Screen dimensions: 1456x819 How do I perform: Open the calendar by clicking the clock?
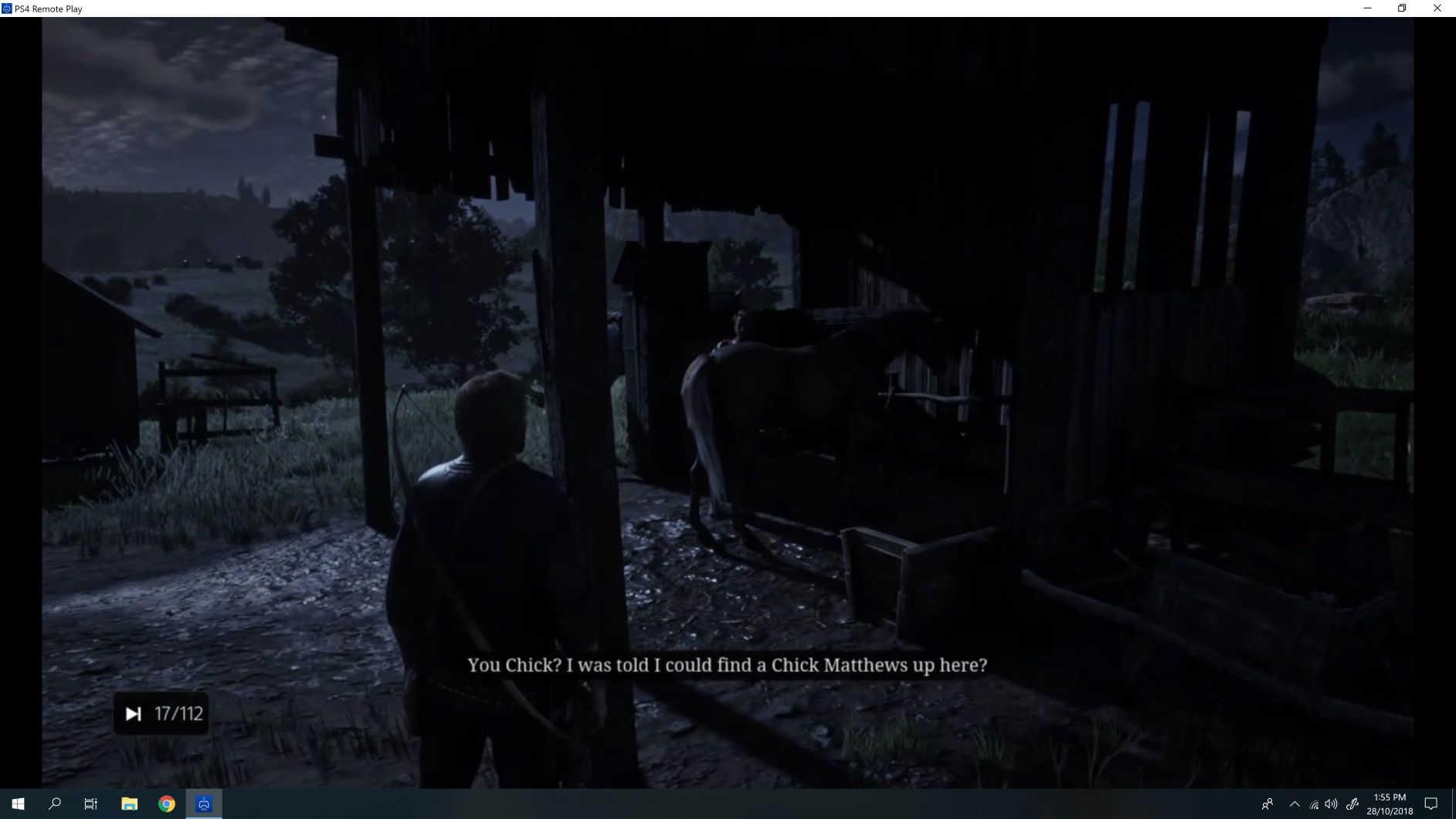coord(1390,803)
